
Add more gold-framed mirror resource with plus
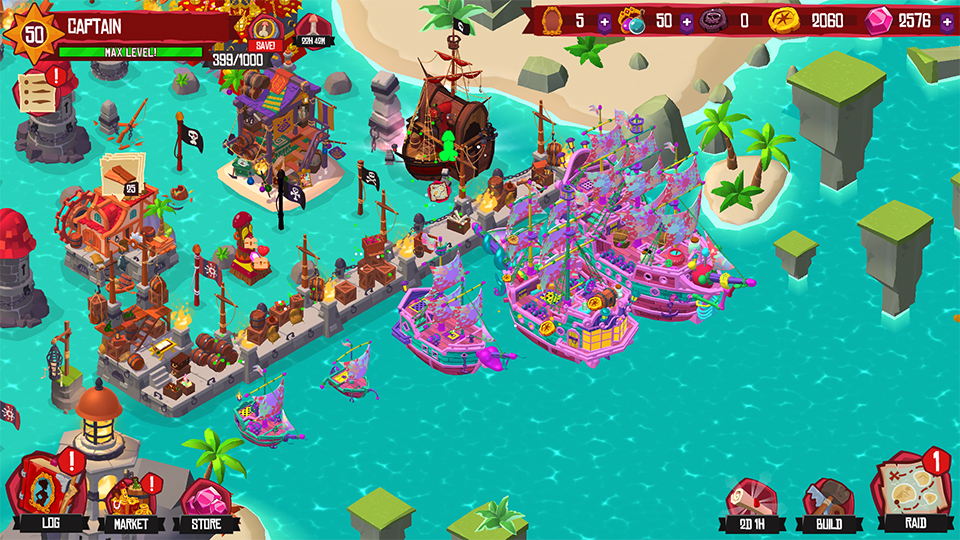pos(604,21)
